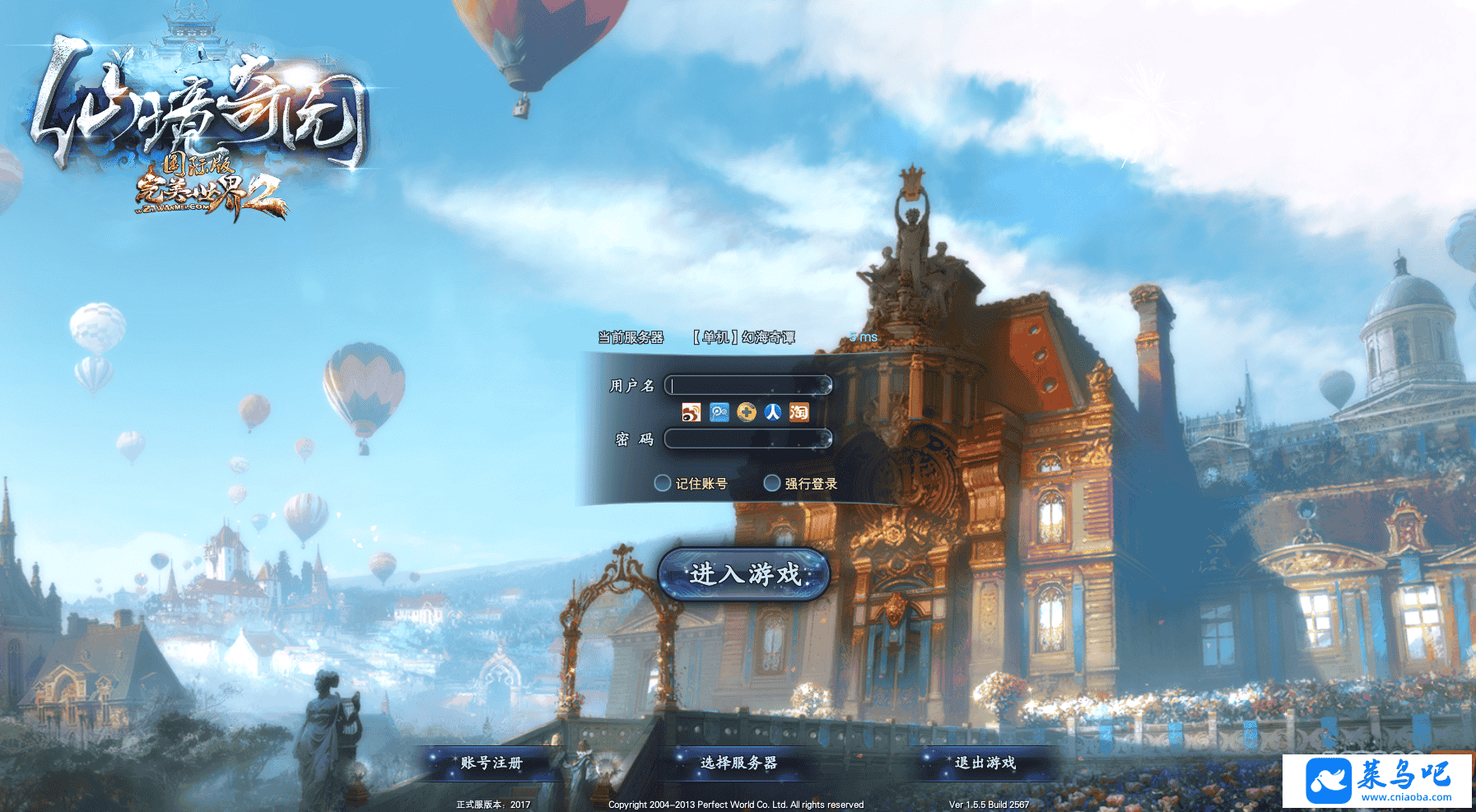The width and height of the screenshot is (1476, 812).
Task: Log in with the Weibo icon
Action: [691, 412]
